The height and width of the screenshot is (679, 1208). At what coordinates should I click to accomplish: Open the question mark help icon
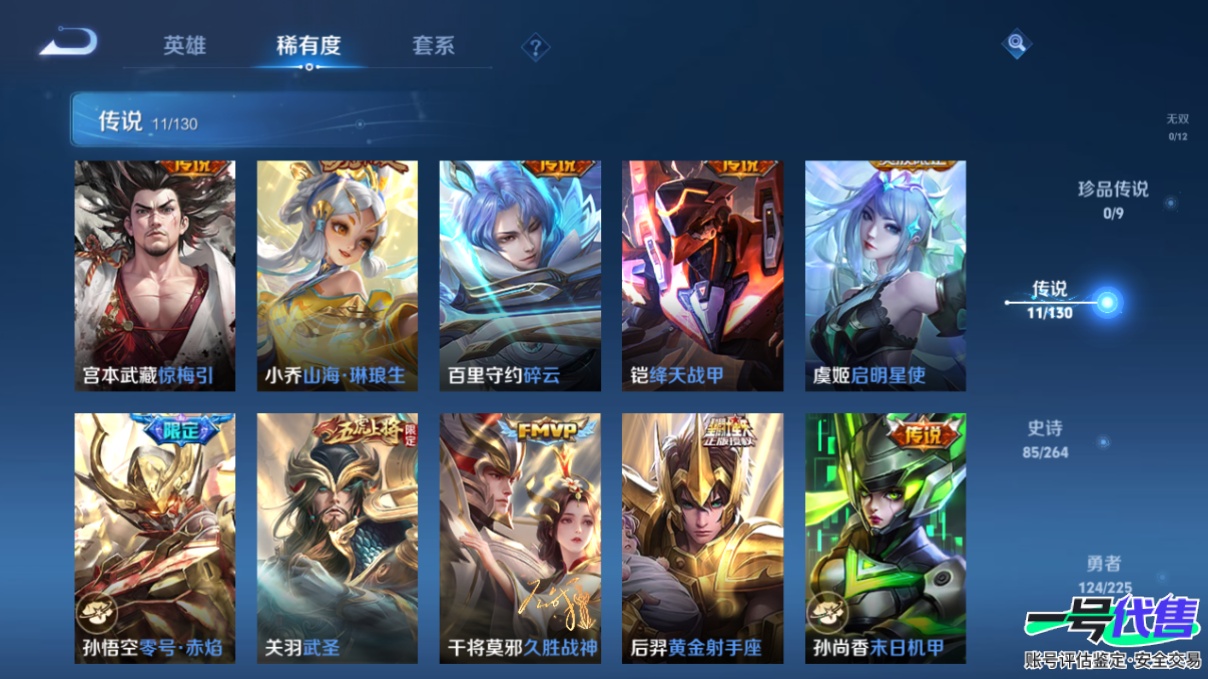point(536,47)
